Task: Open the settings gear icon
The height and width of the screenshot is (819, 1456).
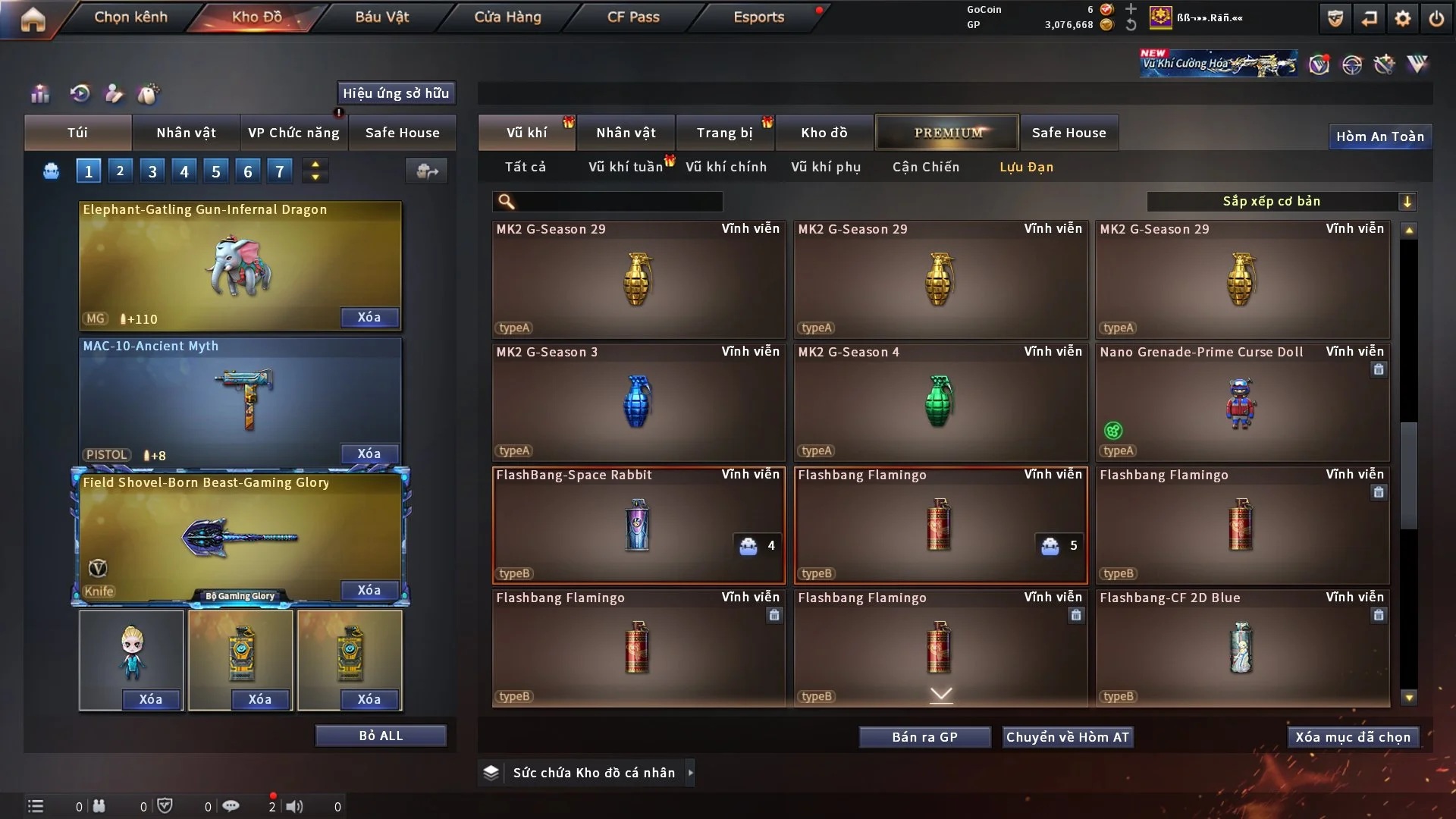Action: pyautogui.click(x=1402, y=18)
